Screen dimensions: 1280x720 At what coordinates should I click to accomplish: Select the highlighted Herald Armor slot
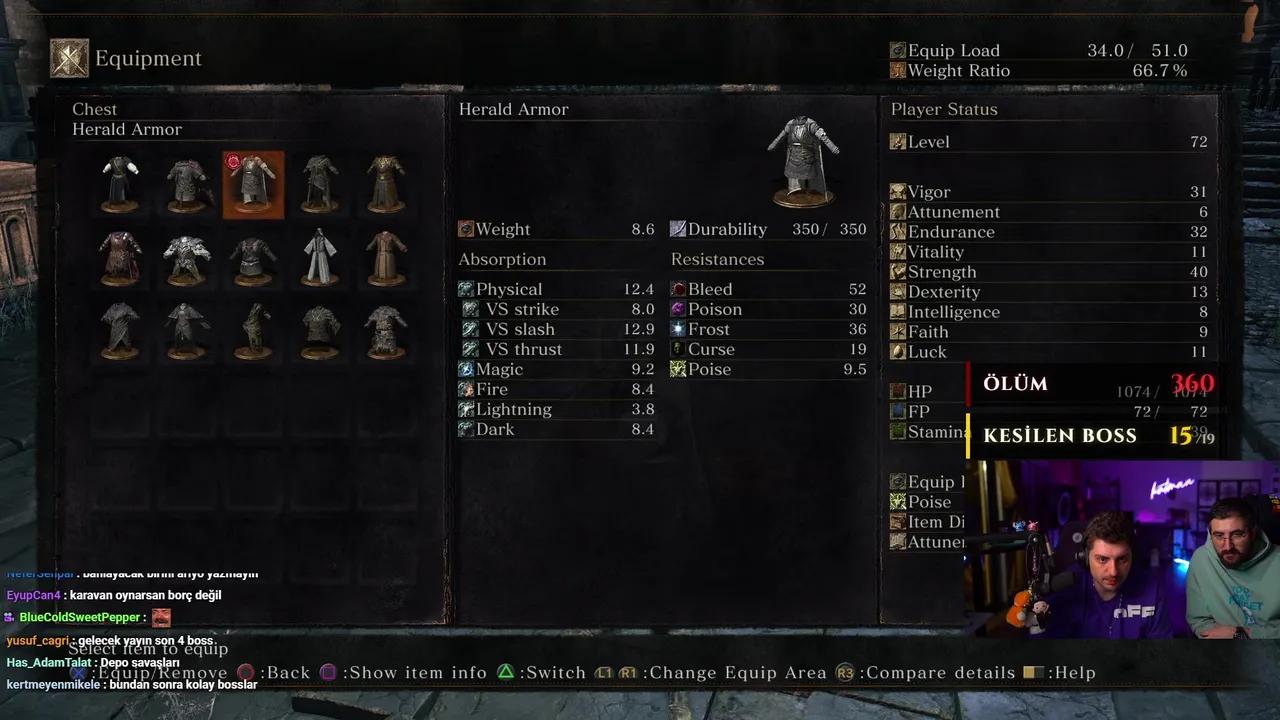[x=253, y=184]
